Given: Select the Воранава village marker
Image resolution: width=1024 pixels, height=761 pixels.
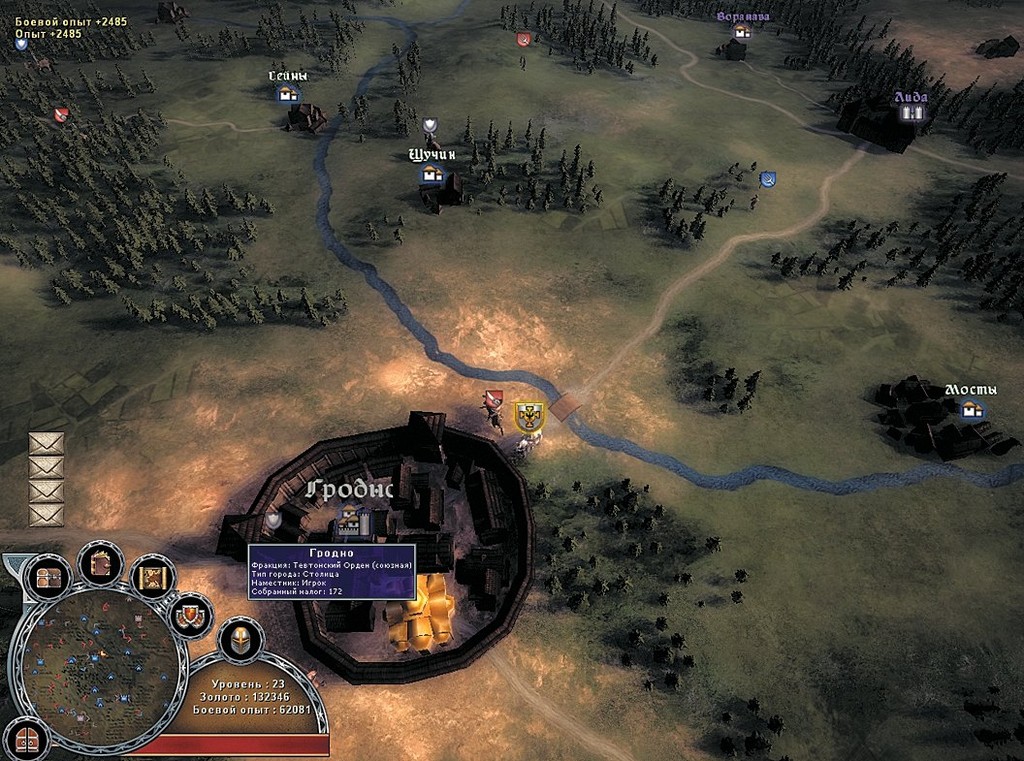Looking at the screenshot, I should pyautogui.click(x=741, y=32).
